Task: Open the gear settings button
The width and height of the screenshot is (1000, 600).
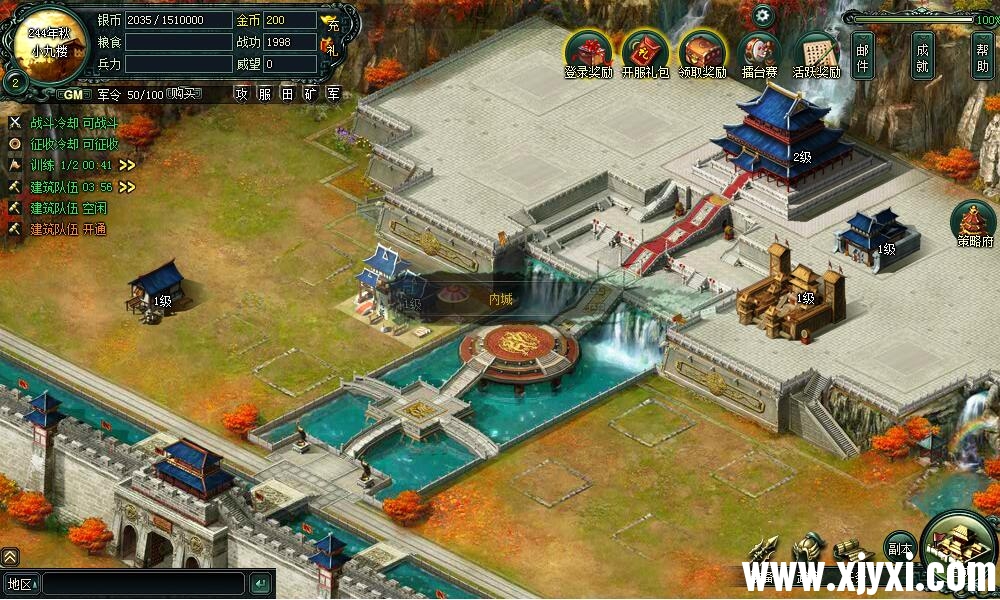Action: [763, 15]
